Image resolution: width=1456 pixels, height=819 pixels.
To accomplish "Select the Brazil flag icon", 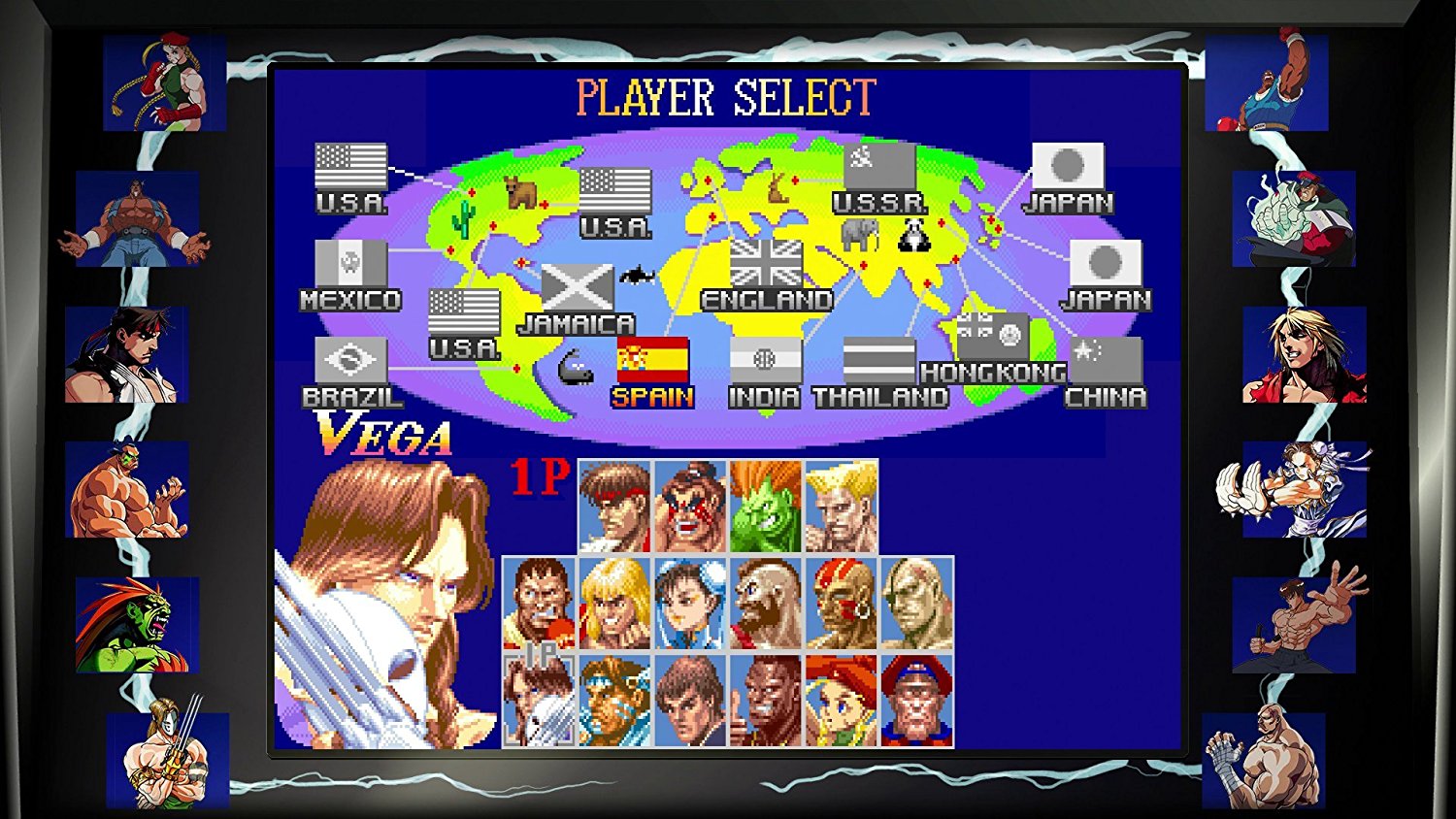I will [x=349, y=357].
